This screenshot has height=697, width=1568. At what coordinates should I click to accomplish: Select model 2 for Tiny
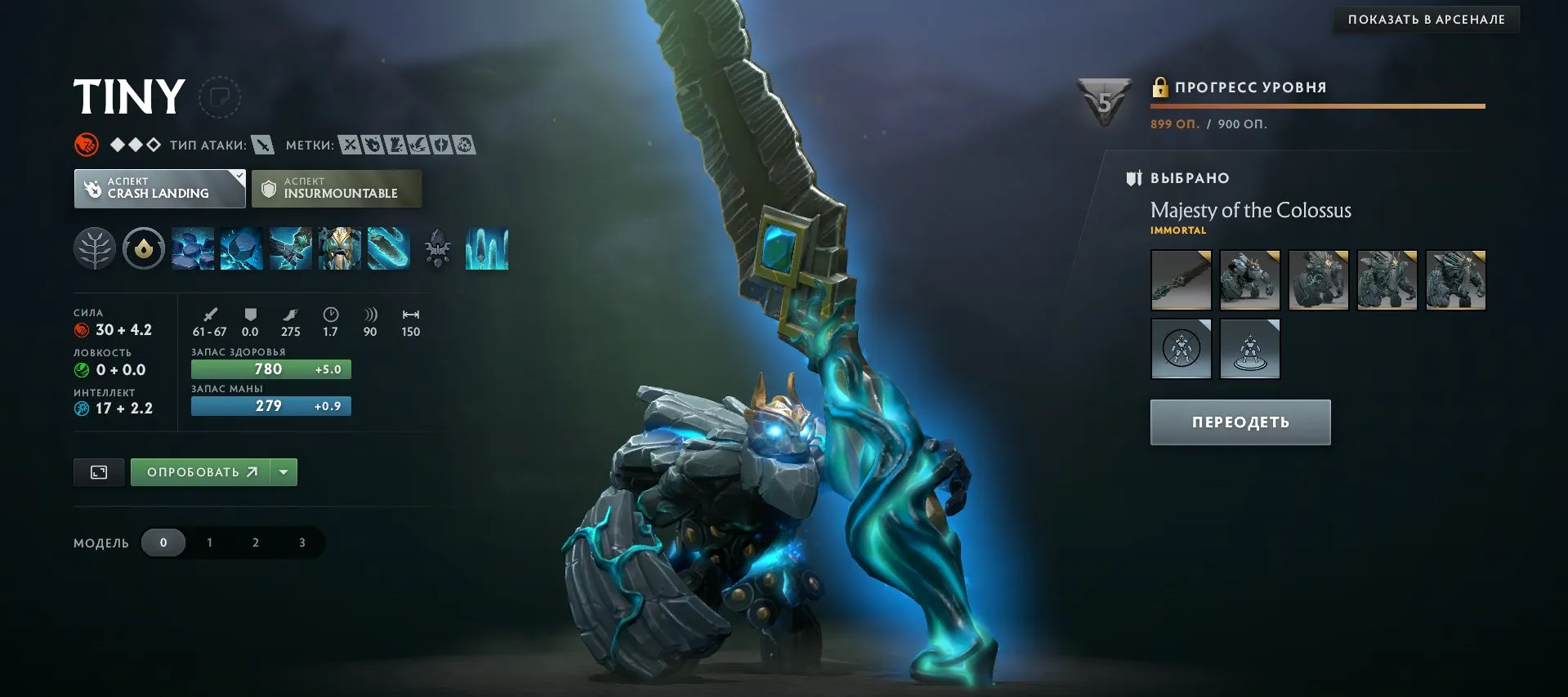pyautogui.click(x=255, y=542)
